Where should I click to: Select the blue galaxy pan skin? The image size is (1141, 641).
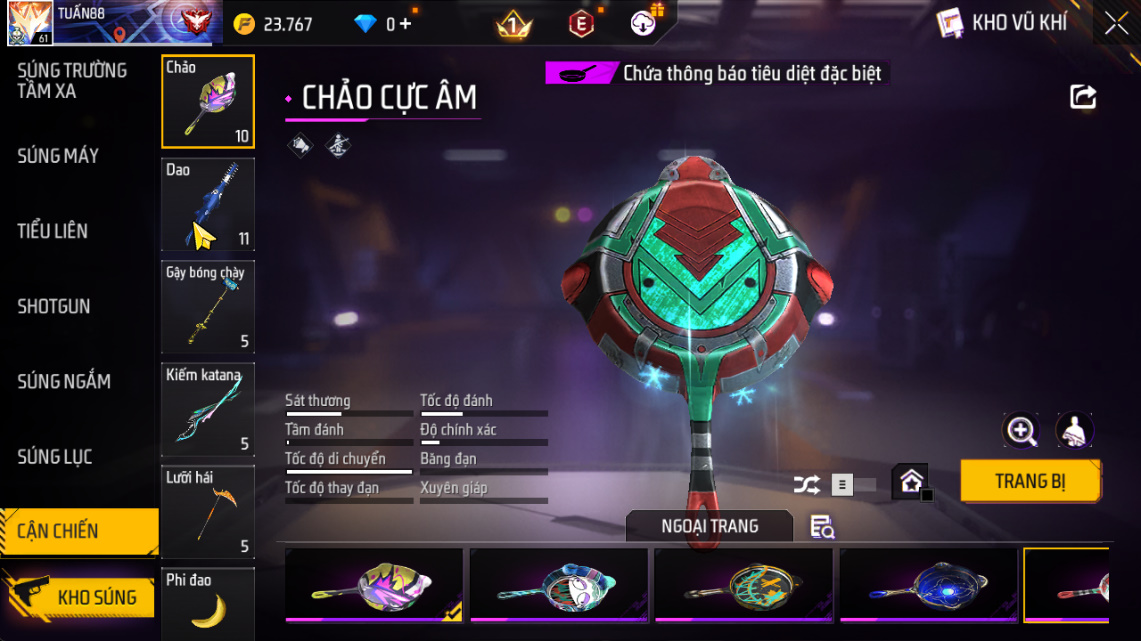pyautogui.click(x=928, y=585)
